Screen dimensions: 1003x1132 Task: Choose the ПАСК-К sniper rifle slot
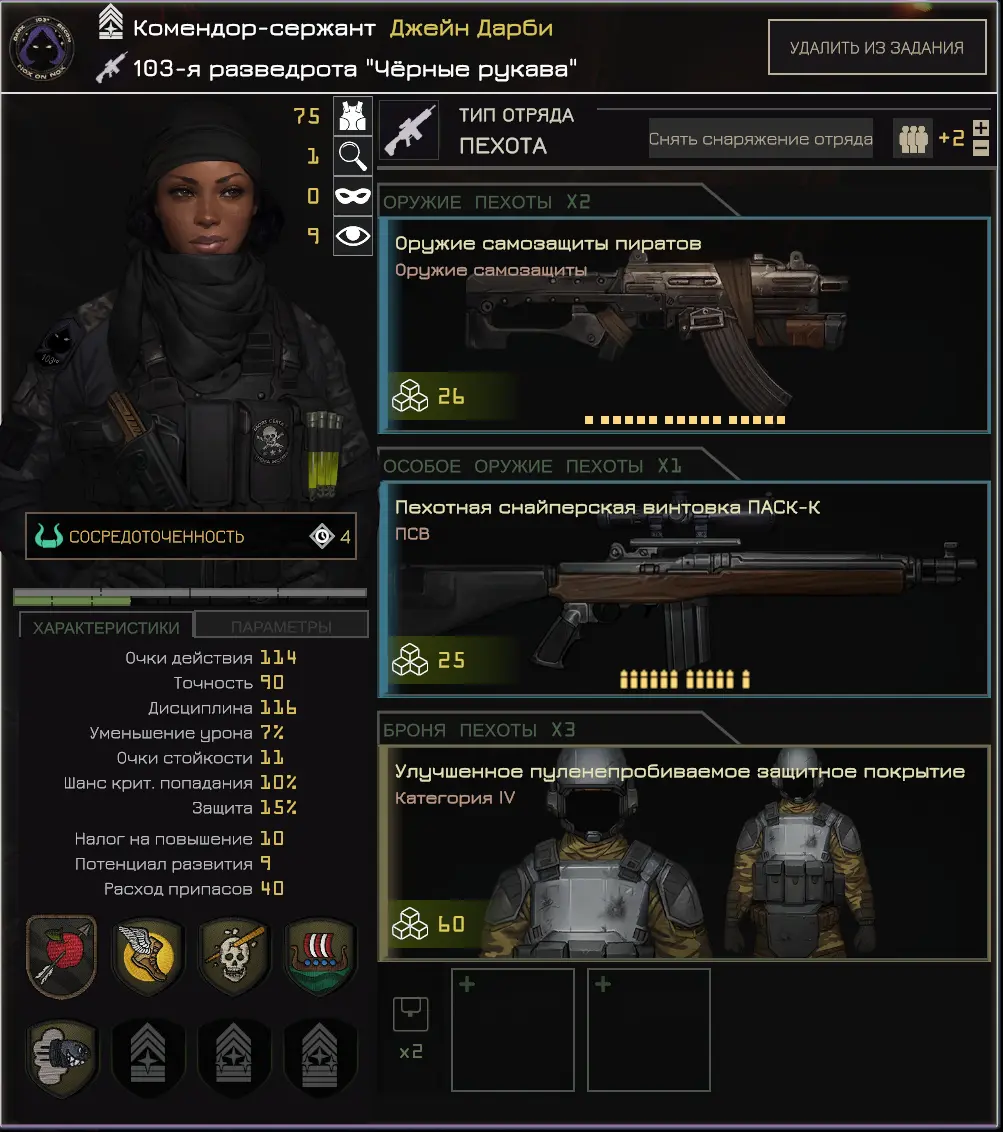point(684,589)
